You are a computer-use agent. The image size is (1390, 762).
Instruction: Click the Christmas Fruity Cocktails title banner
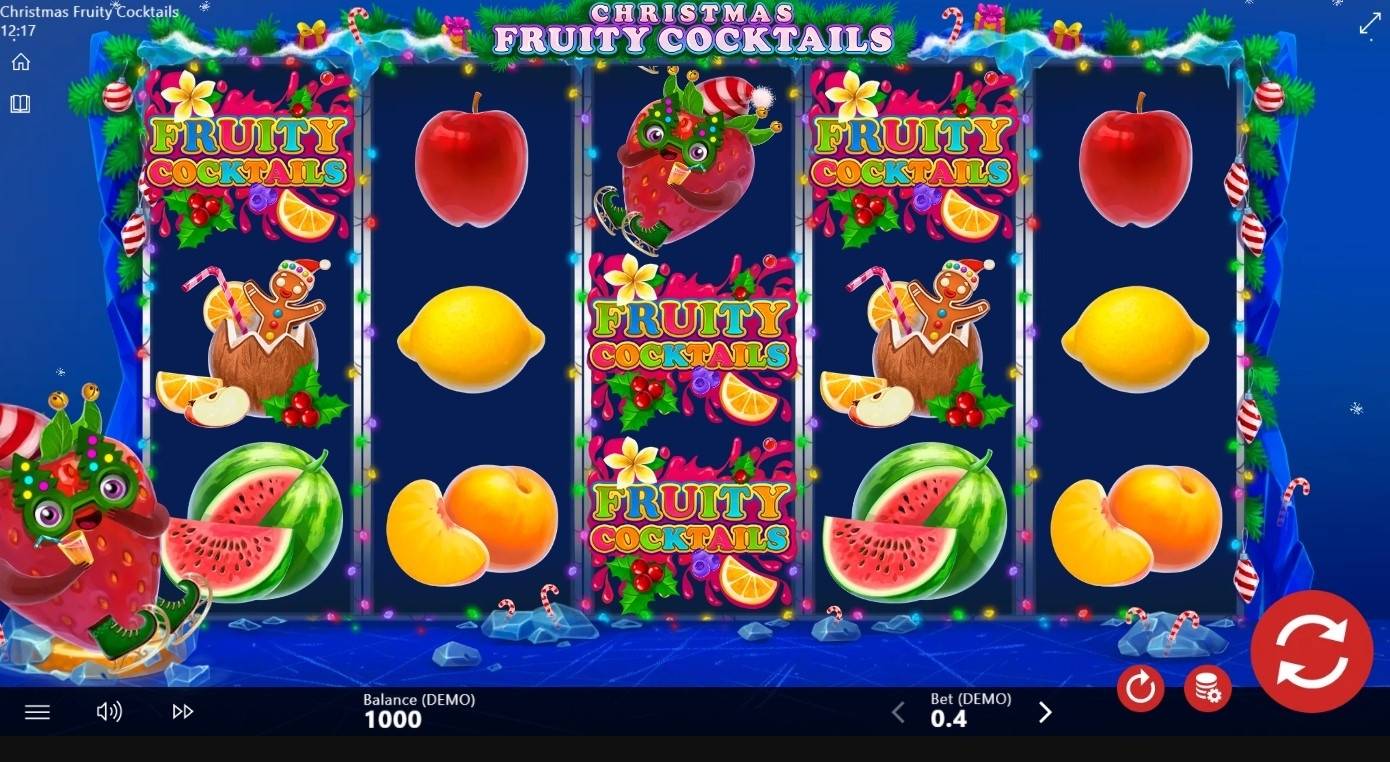click(693, 28)
